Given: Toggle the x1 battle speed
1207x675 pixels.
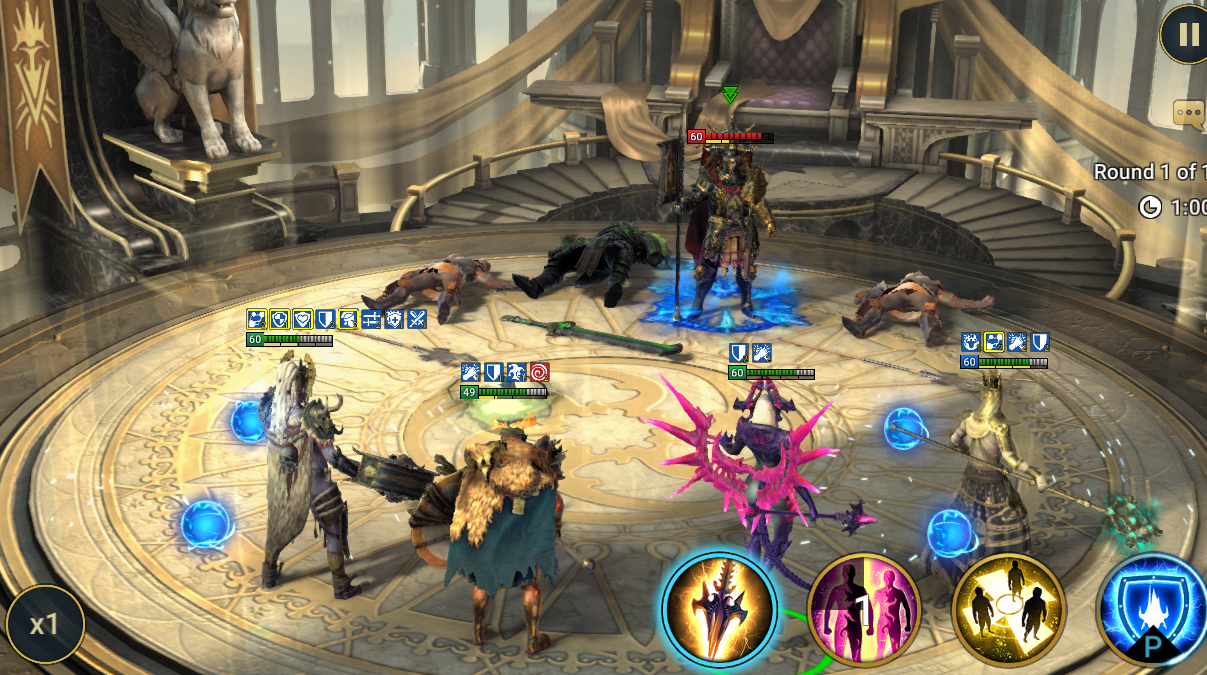Looking at the screenshot, I should [44, 625].
